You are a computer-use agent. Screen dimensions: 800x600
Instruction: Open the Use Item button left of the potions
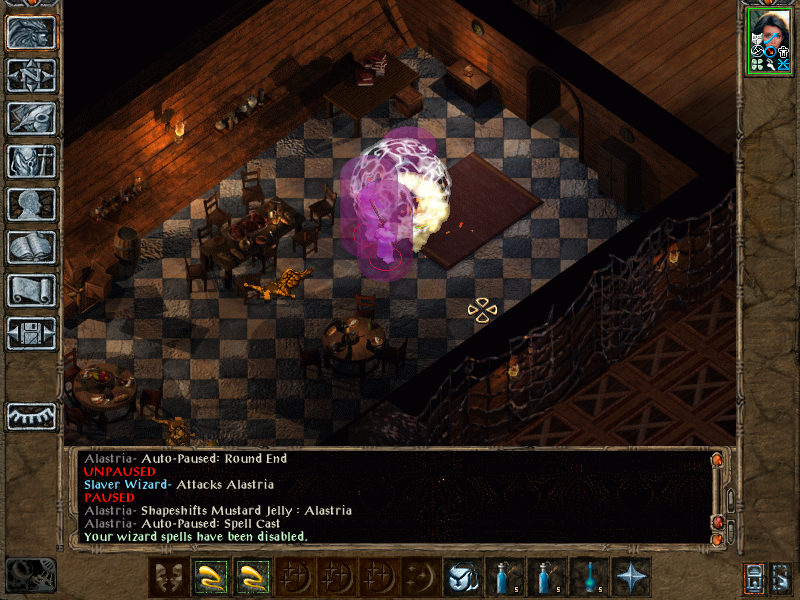click(461, 577)
